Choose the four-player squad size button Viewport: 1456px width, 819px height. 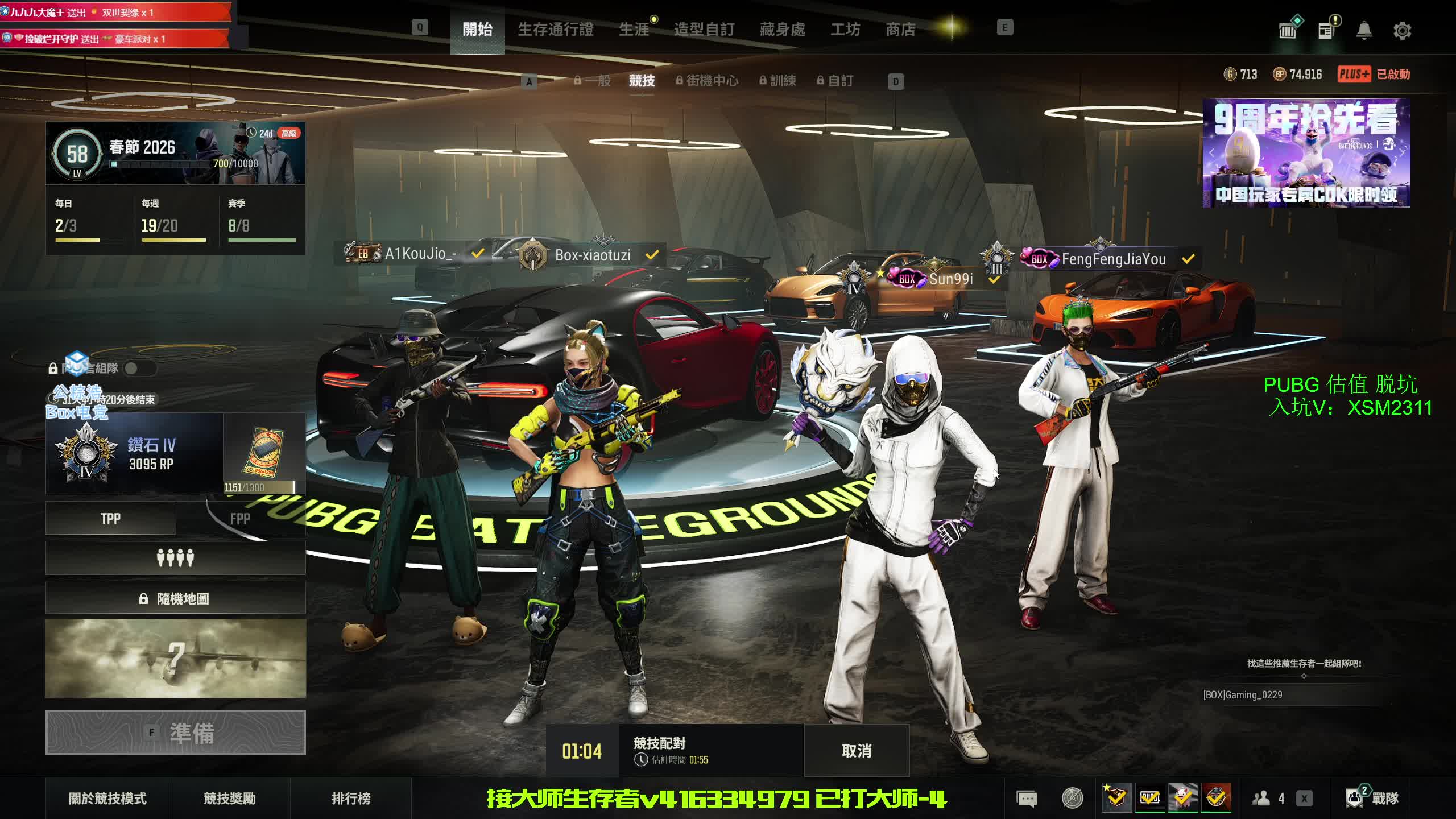coord(175,558)
